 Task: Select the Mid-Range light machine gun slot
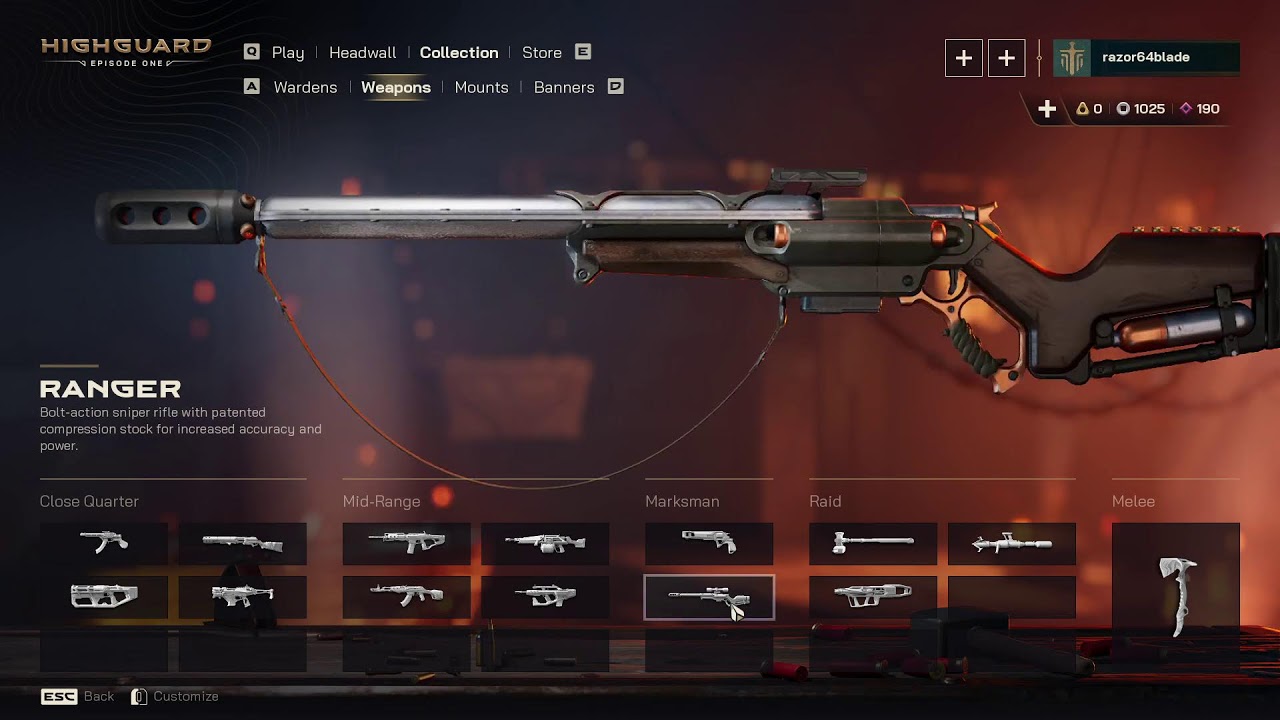click(545, 543)
